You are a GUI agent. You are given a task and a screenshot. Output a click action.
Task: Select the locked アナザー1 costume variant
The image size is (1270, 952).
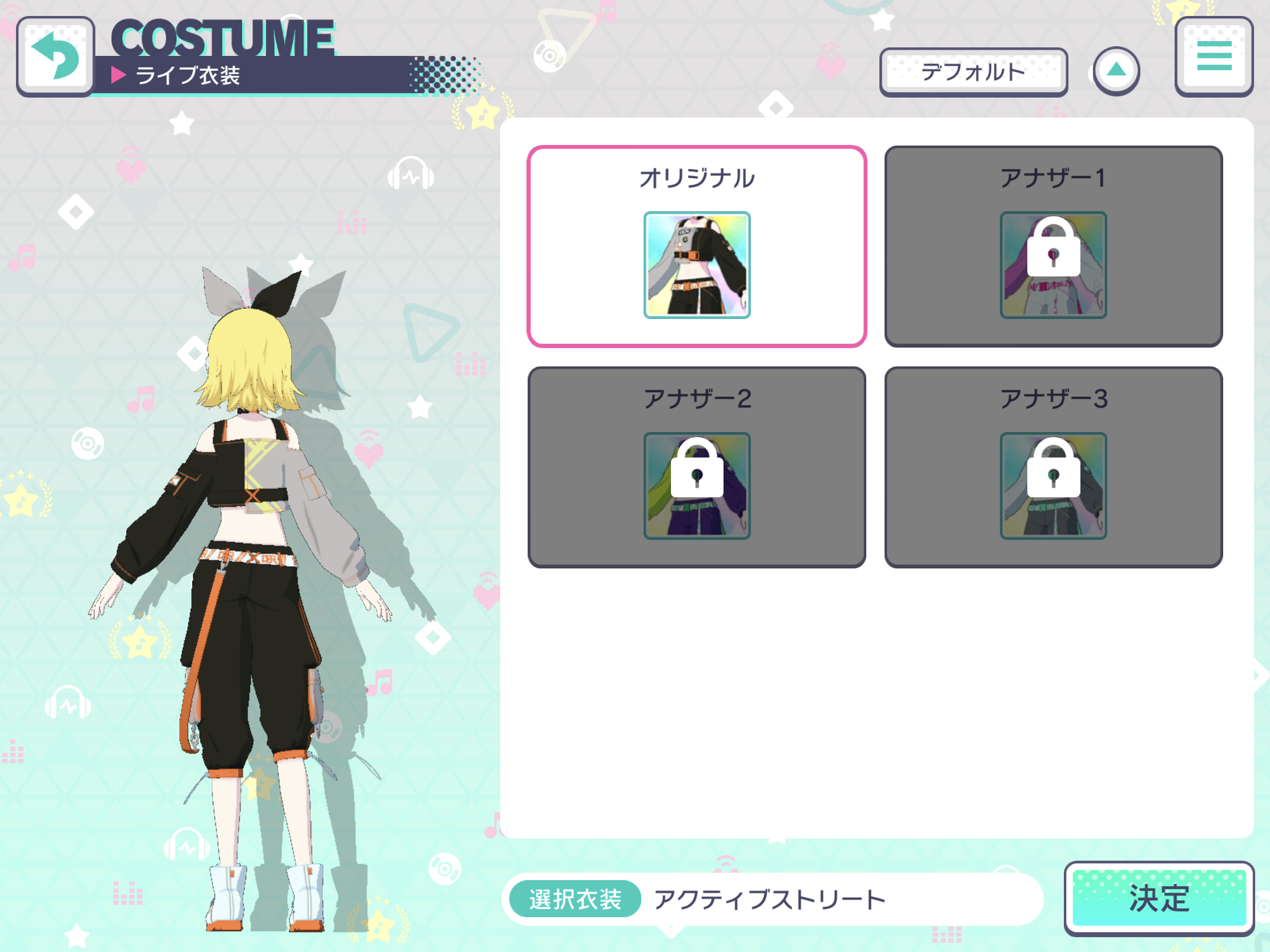(x=1053, y=245)
